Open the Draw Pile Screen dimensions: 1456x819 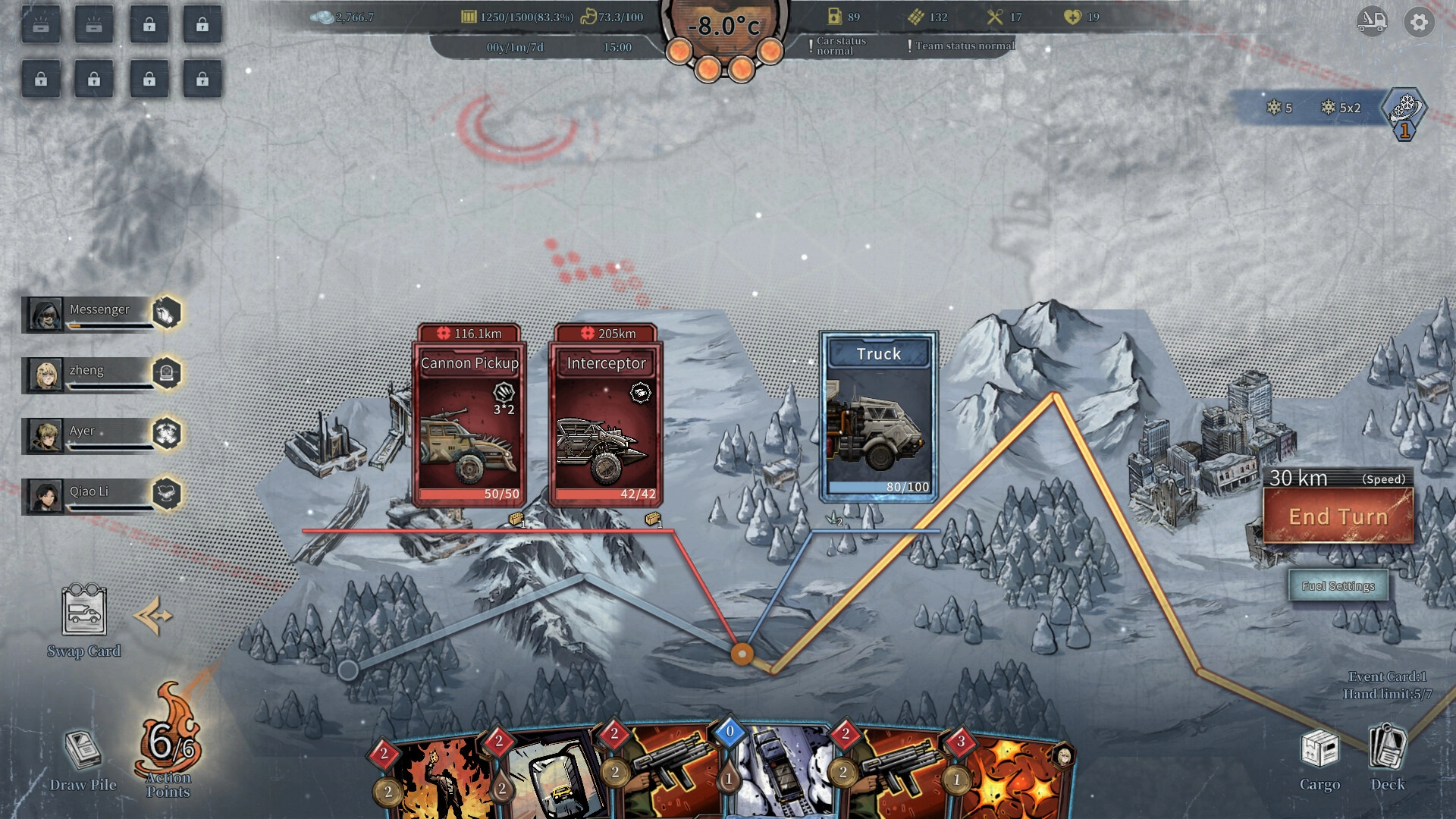(83, 758)
